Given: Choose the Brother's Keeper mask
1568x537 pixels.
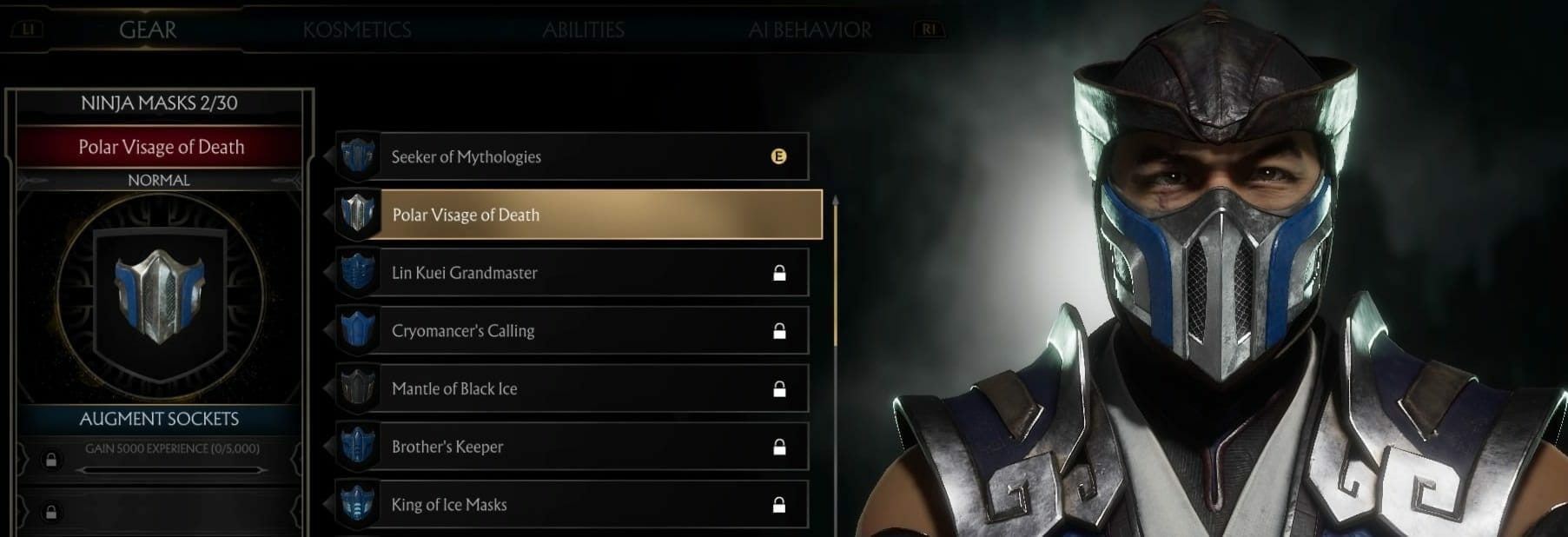Looking at the screenshot, I should [573, 447].
